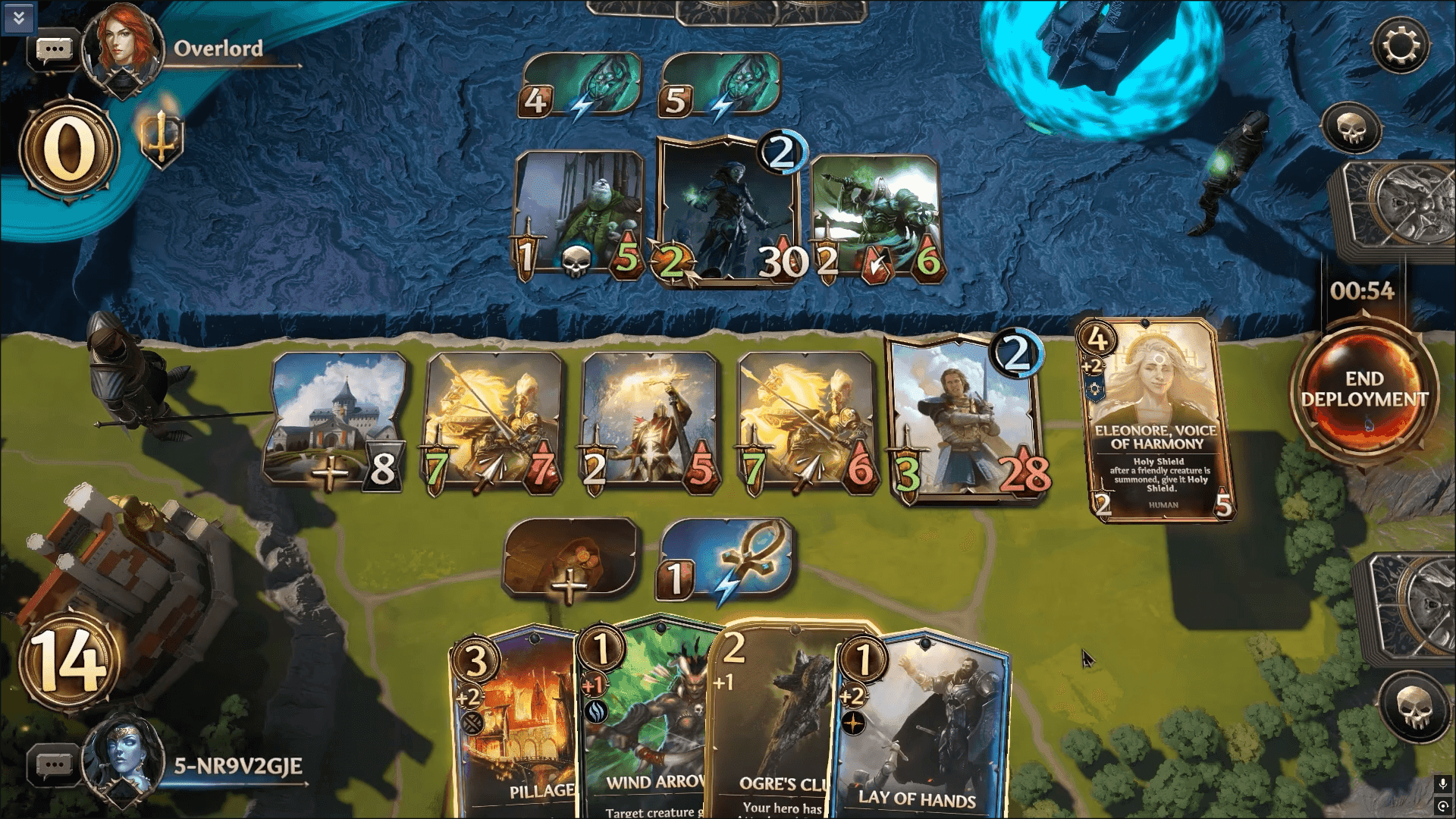Click the 5-NR9V2GJE player avatar

point(123,762)
